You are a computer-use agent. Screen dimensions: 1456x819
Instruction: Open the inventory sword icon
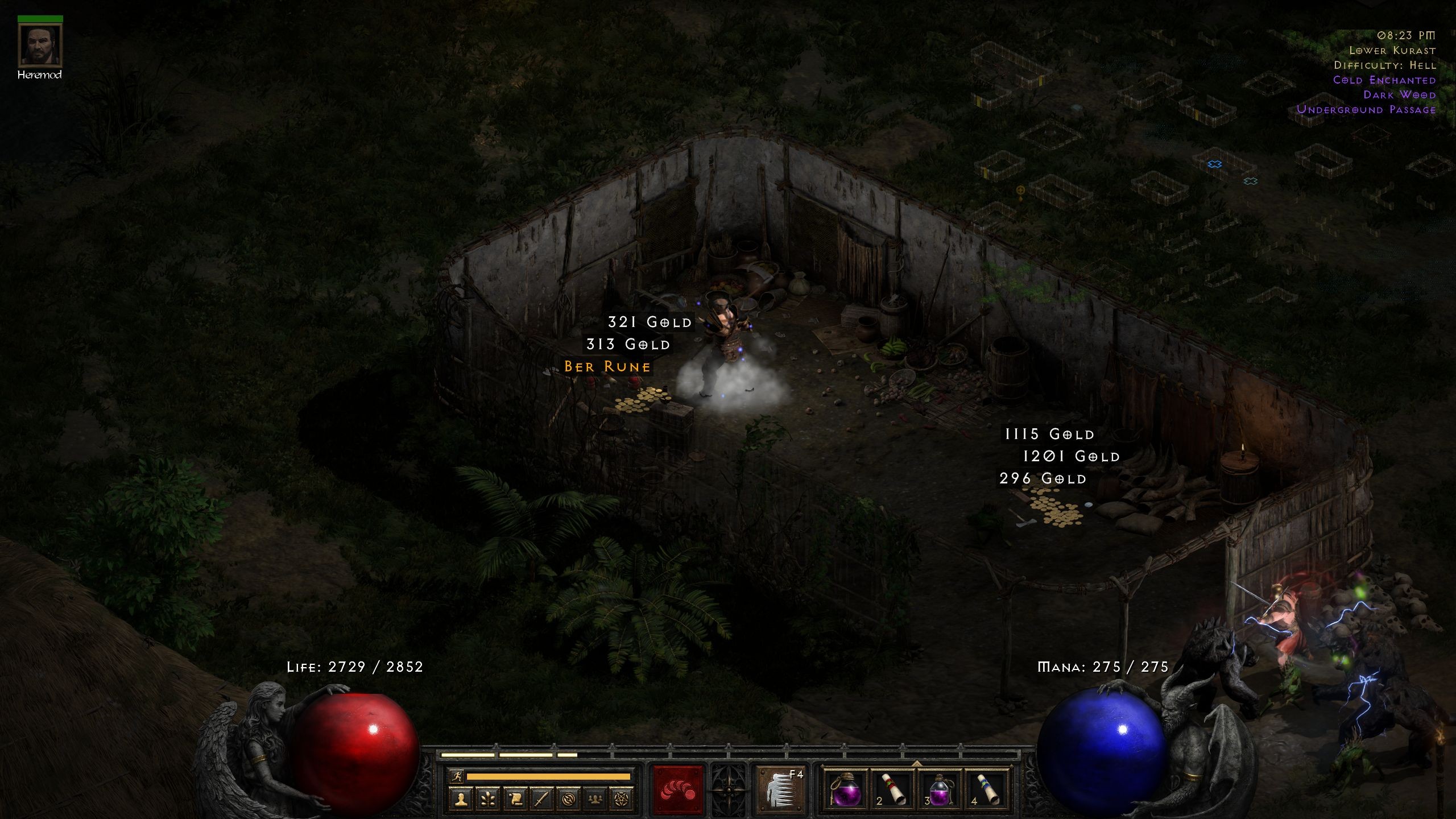541,800
